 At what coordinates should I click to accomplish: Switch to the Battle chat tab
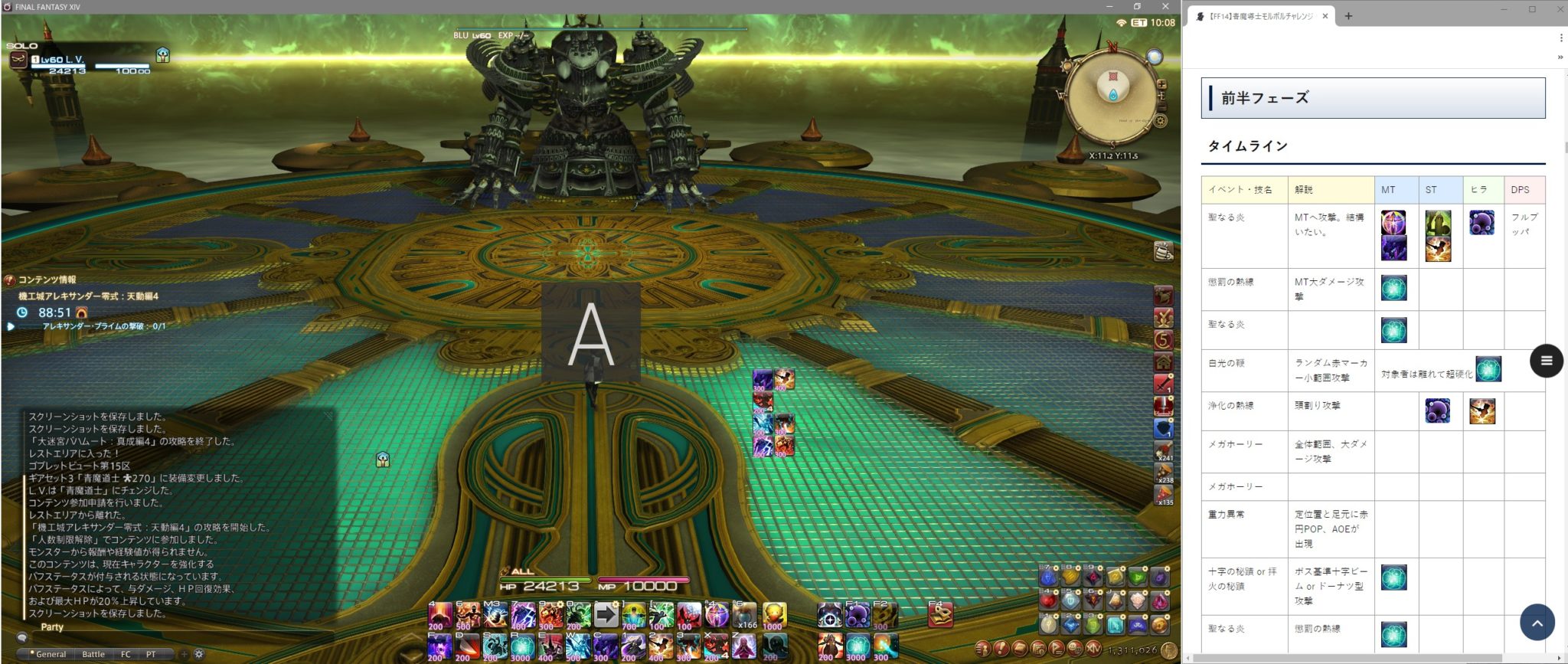pyautogui.click(x=93, y=654)
